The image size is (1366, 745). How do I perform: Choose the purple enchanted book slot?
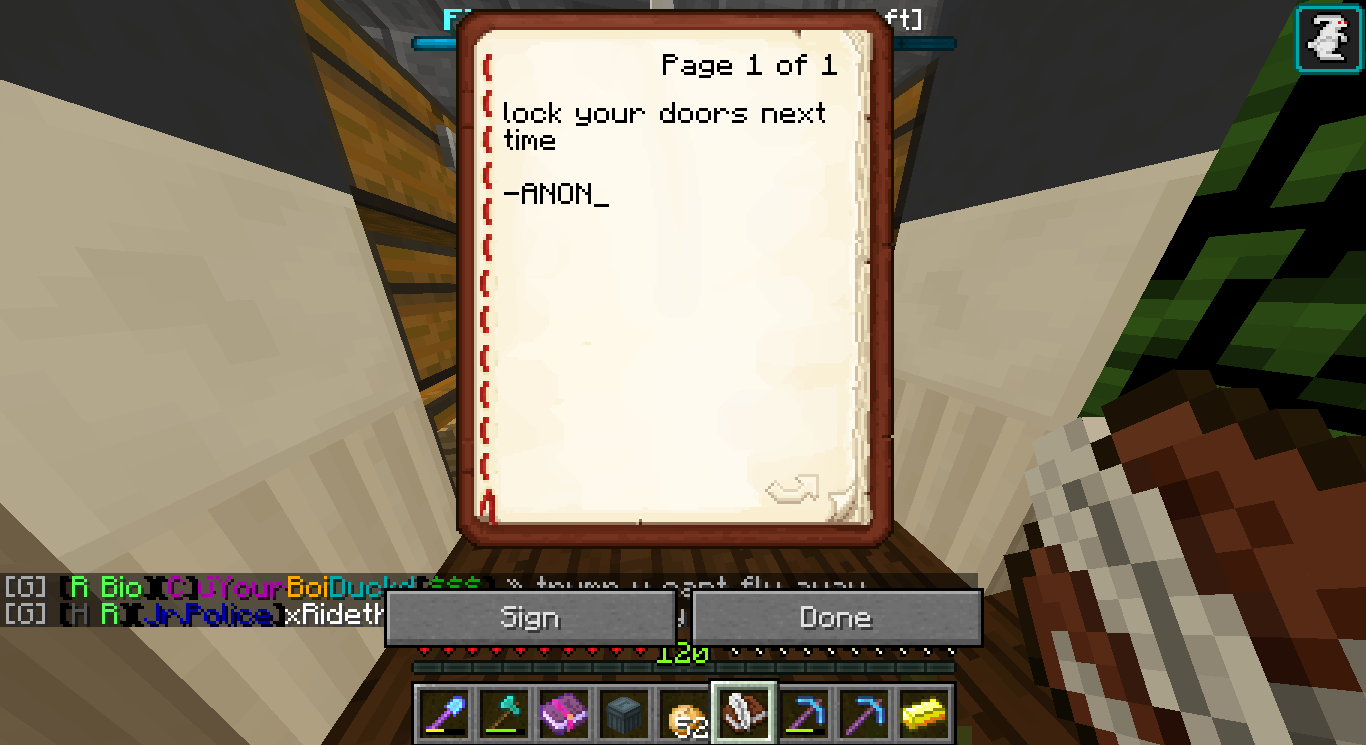[x=563, y=714]
